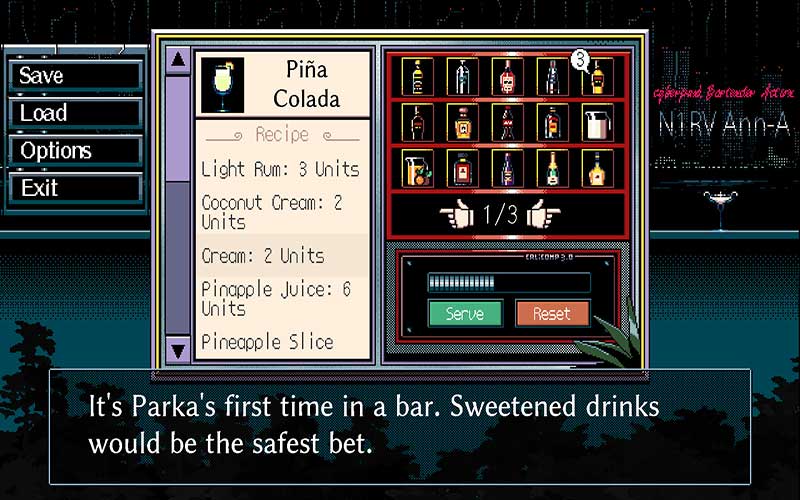Exit the game via the Exit entry
Screen dimensions: 800x500
[75, 187]
